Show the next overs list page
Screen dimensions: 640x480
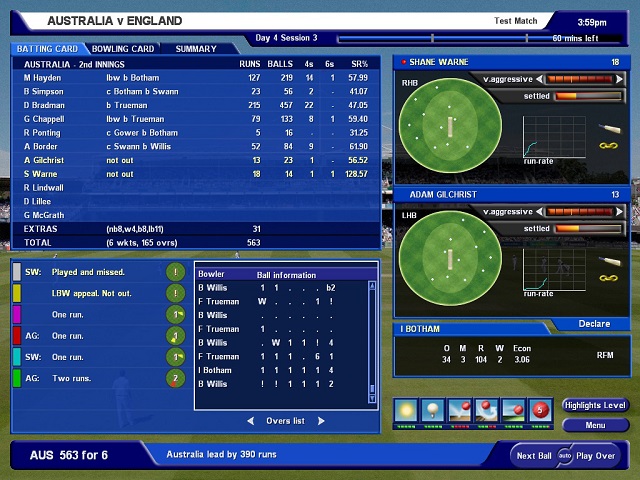coord(321,421)
